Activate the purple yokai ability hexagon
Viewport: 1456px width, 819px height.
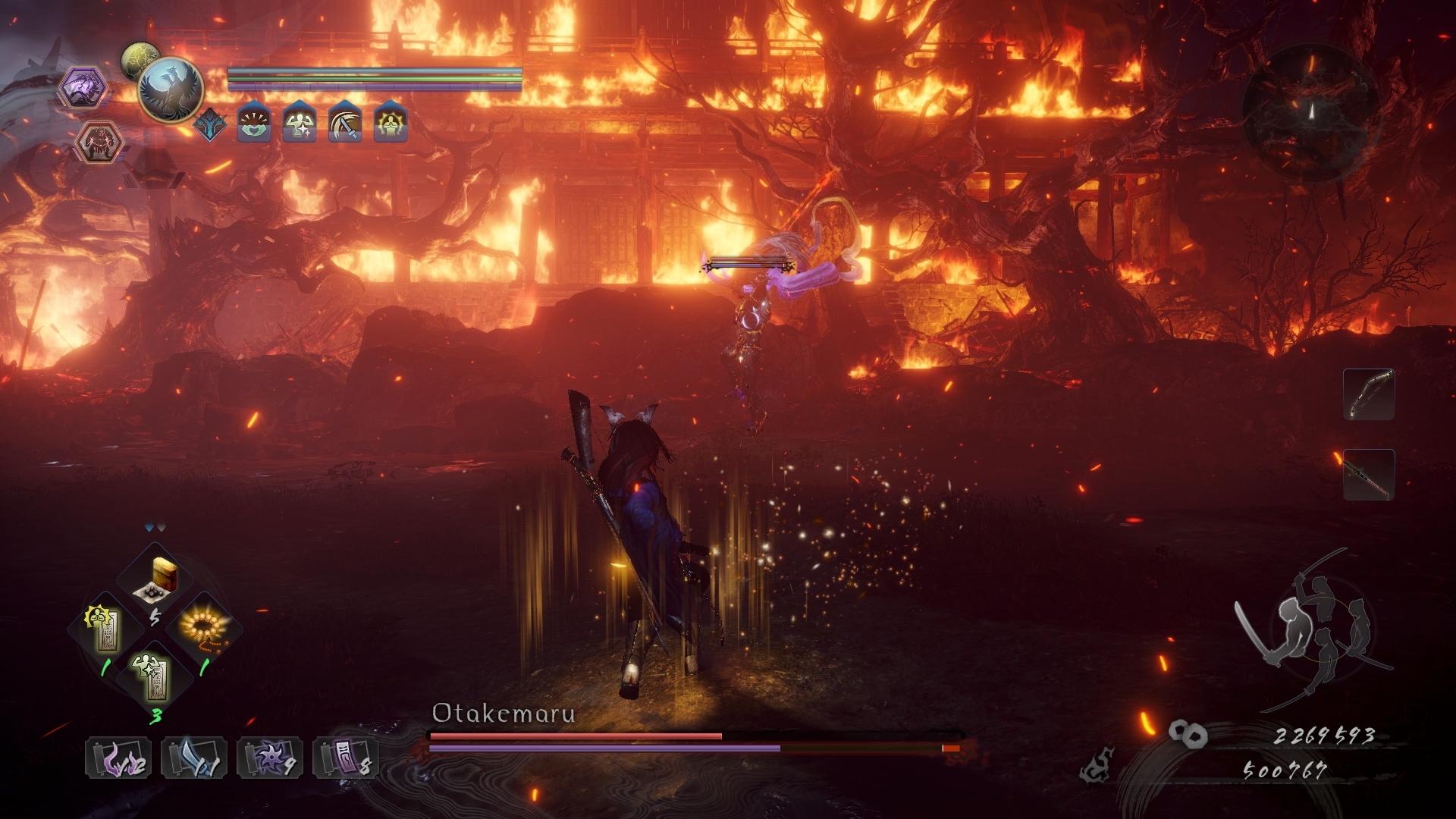click(x=83, y=87)
